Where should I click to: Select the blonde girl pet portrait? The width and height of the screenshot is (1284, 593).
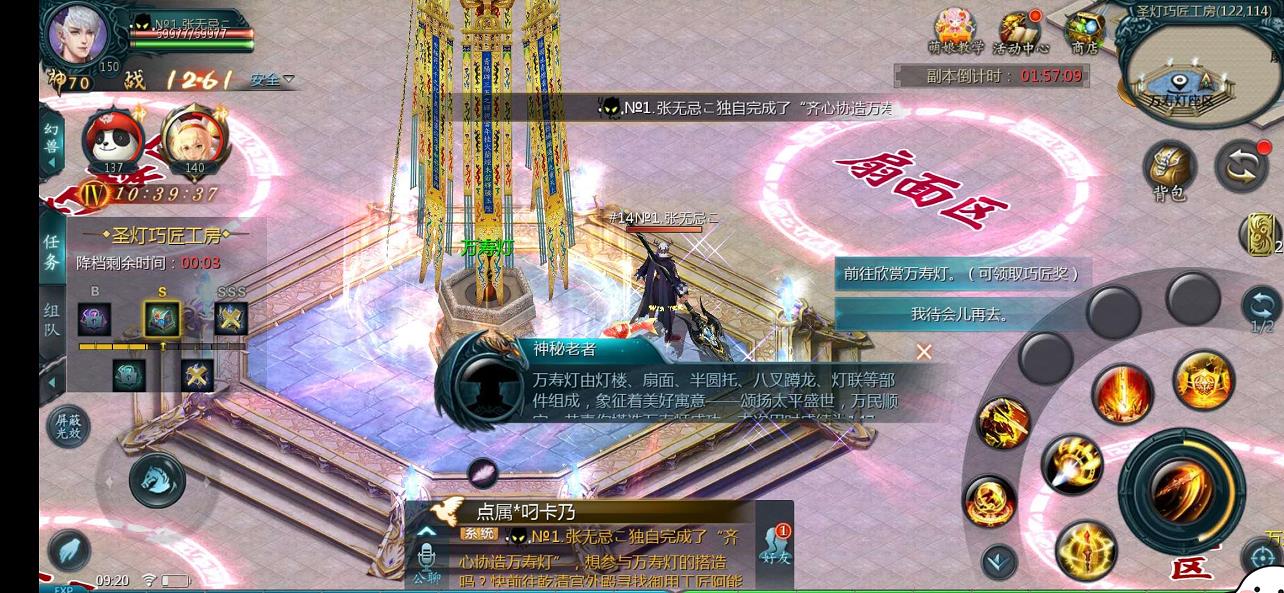pyautogui.click(x=193, y=141)
